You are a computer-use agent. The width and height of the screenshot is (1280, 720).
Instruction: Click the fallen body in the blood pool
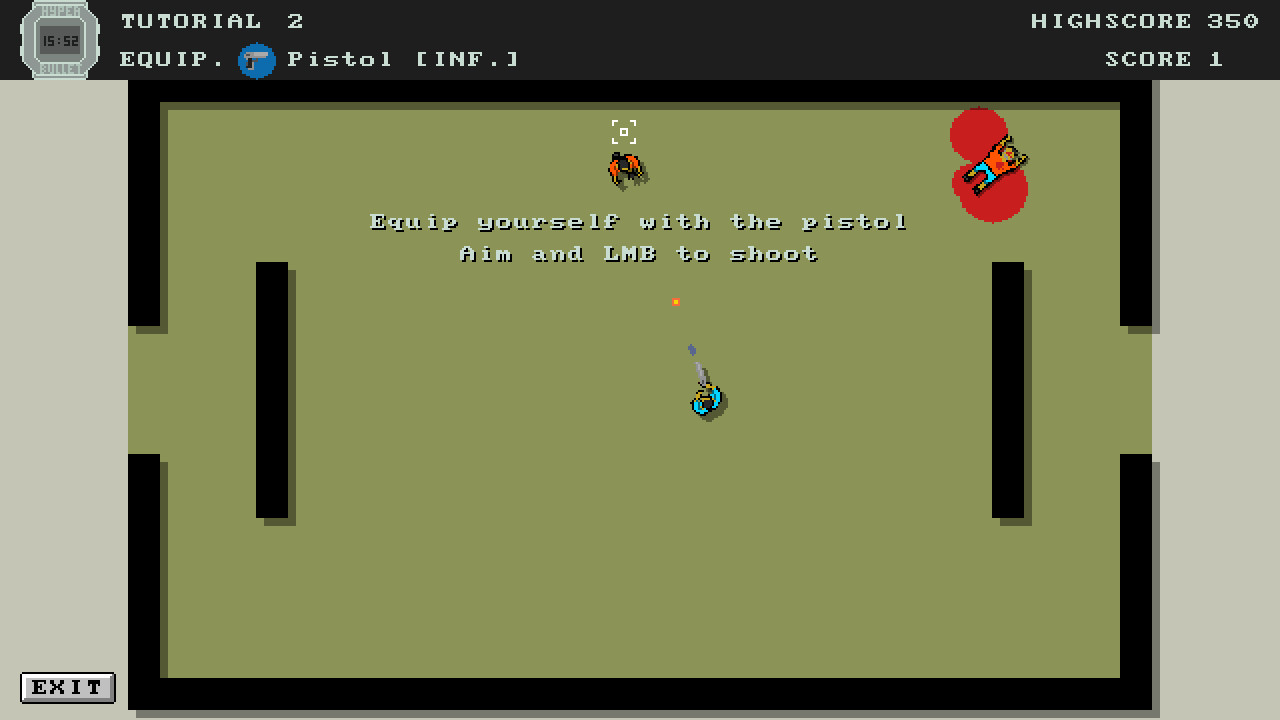tap(993, 165)
